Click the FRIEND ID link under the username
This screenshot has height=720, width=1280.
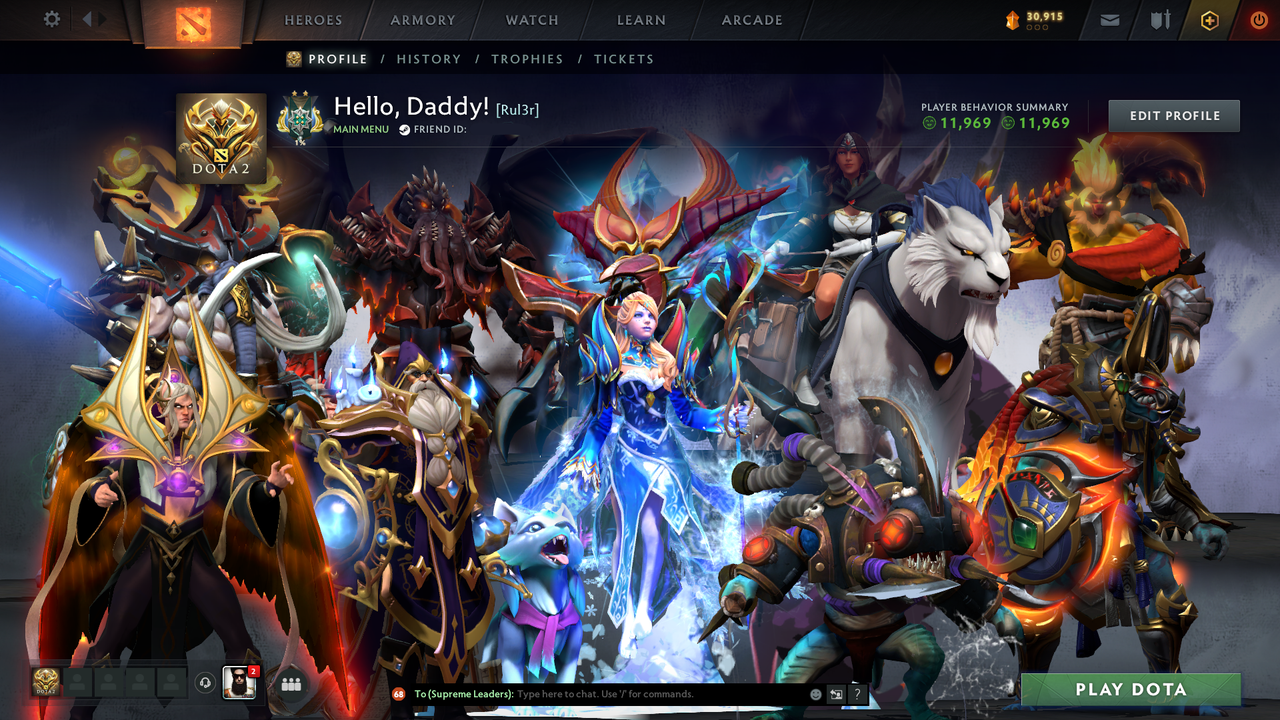[x=440, y=128]
